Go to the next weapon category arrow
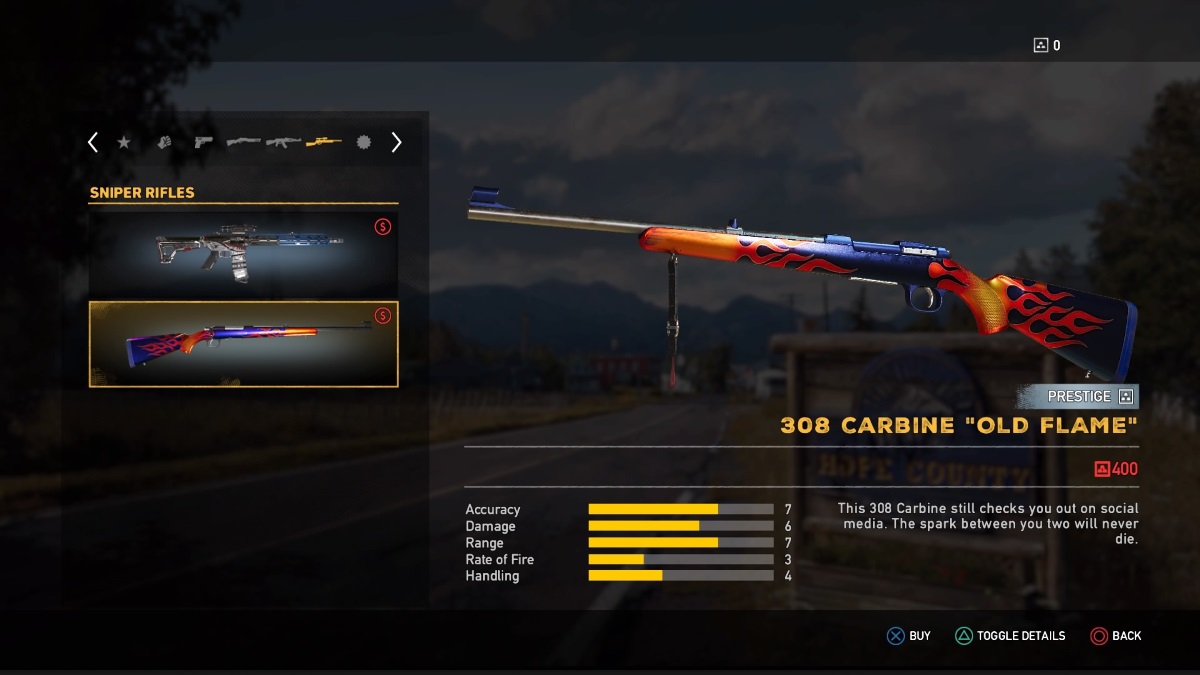The height and width of the screenshot is (675, 1200). point(396,143)
